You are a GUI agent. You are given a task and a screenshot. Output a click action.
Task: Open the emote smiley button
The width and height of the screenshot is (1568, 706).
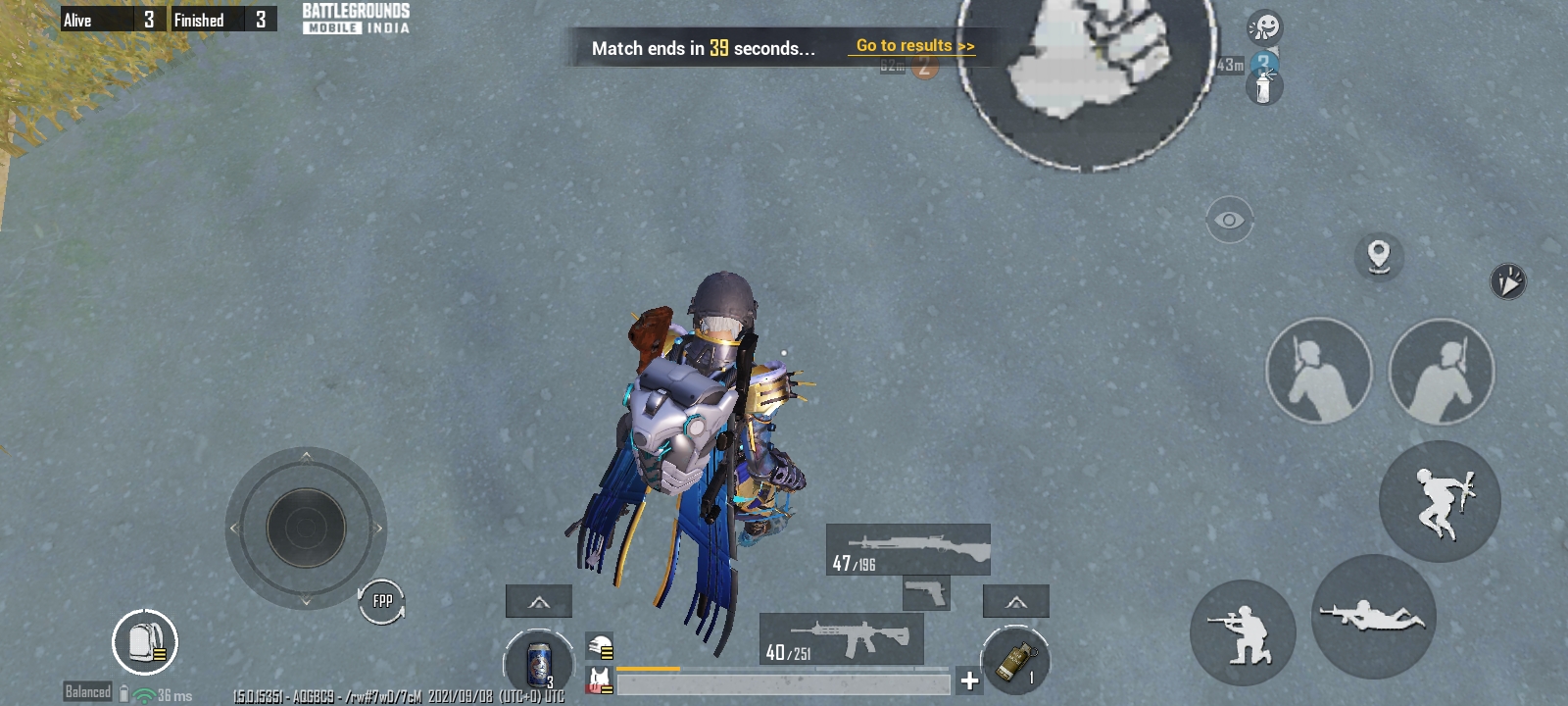point(1264,26)
